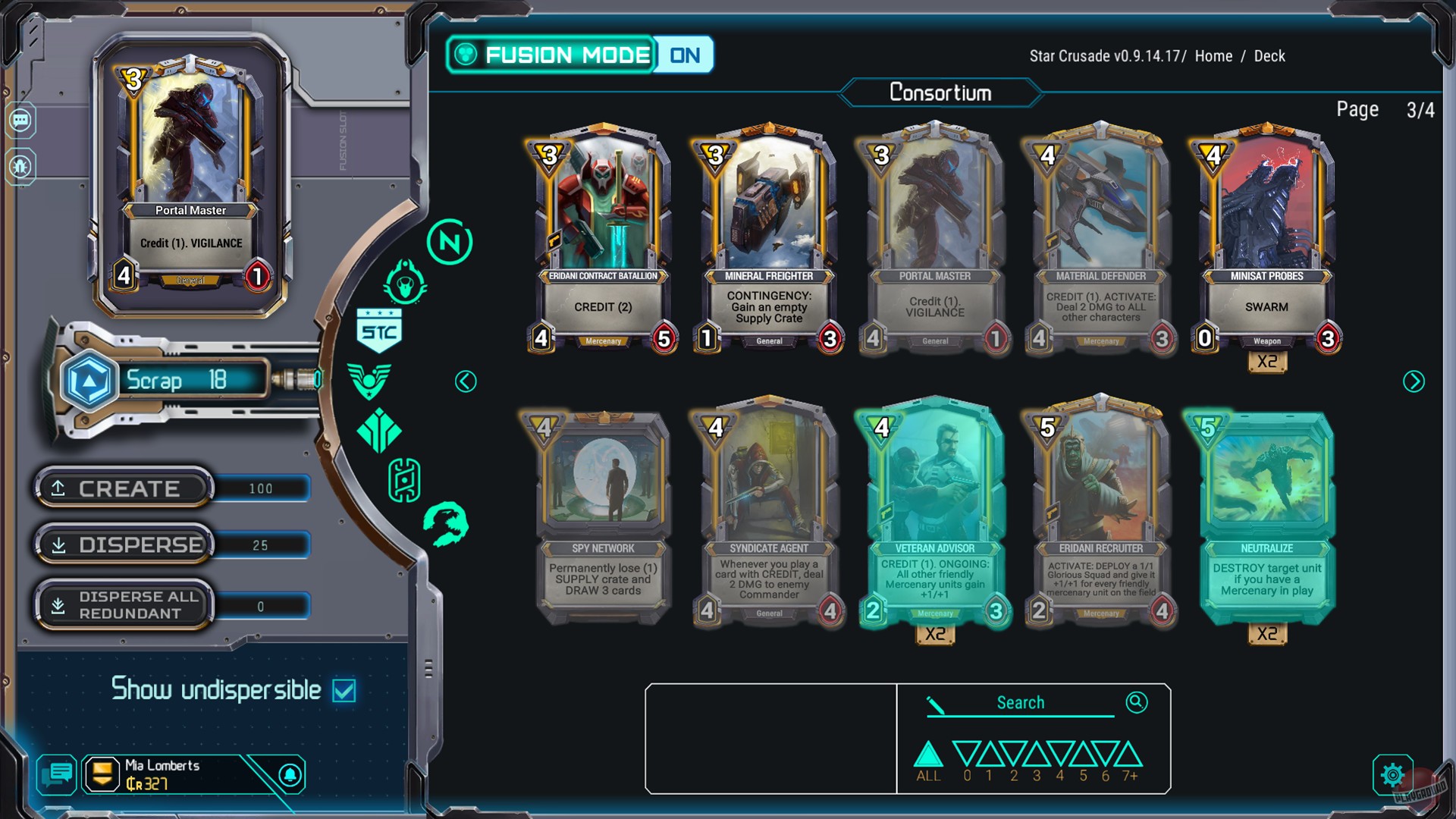Report a bug via the bug icon
The width and height of the screenshot is (1456, 819).
click(19, 165)
